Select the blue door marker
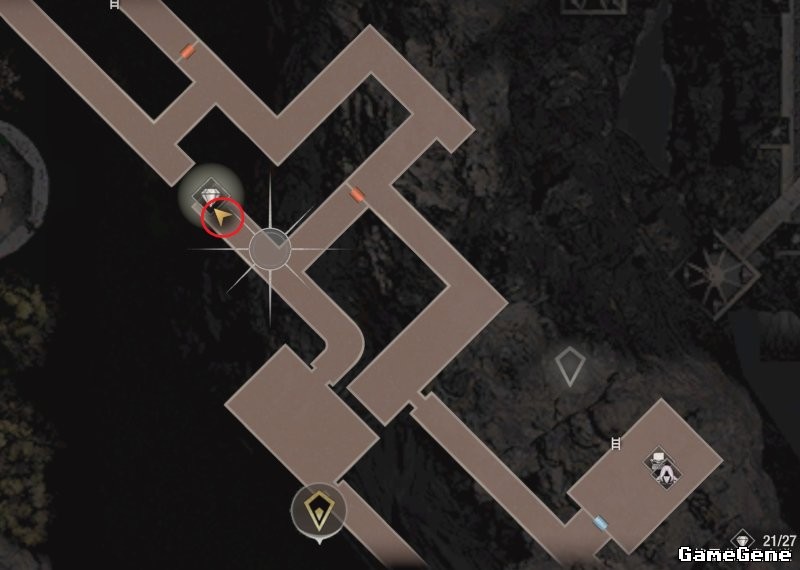This screenshot has height=570, width=800. [x=599, y=522]
